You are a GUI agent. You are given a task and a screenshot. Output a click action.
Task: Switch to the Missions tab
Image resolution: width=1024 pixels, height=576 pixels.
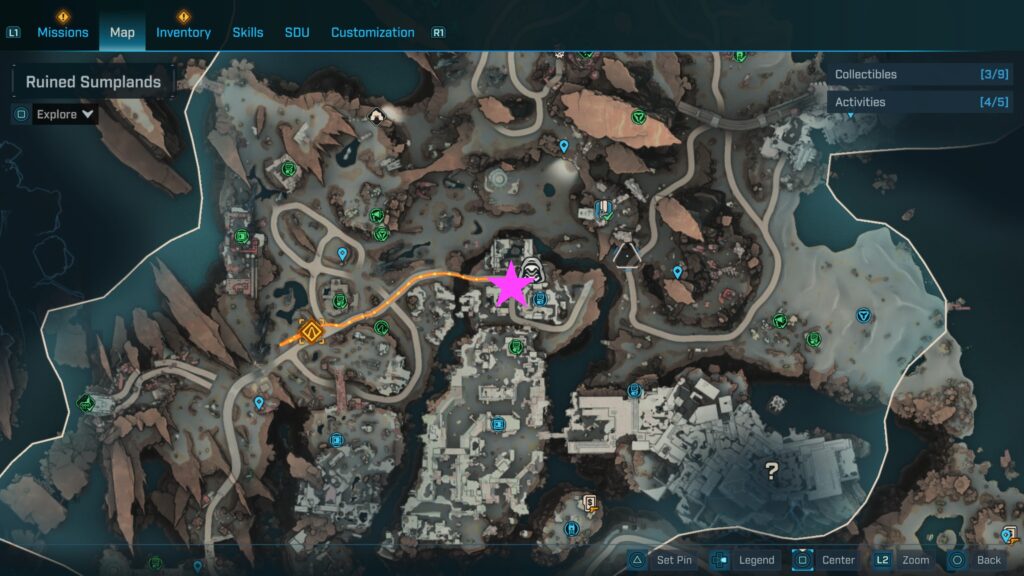tap(63, 32)
